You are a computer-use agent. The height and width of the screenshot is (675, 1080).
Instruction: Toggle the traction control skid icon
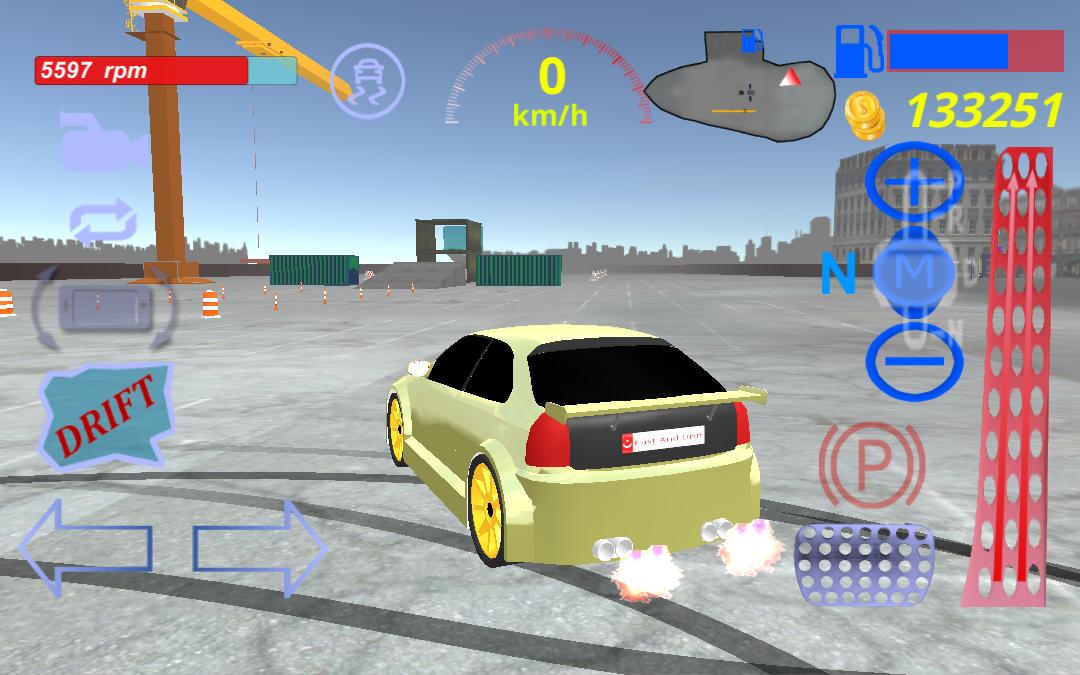point(367,80)
